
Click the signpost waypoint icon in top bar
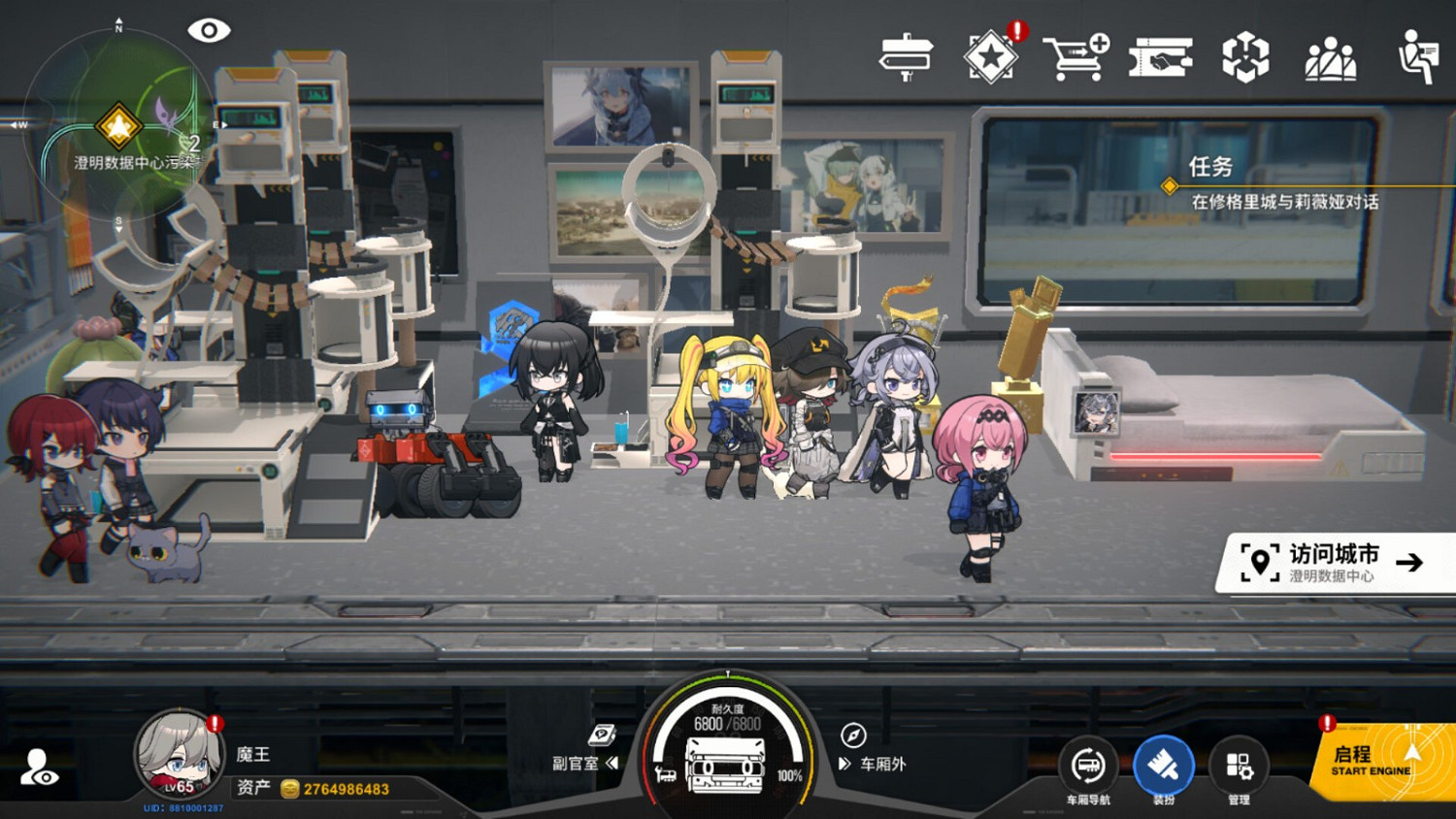coord(907,56)
